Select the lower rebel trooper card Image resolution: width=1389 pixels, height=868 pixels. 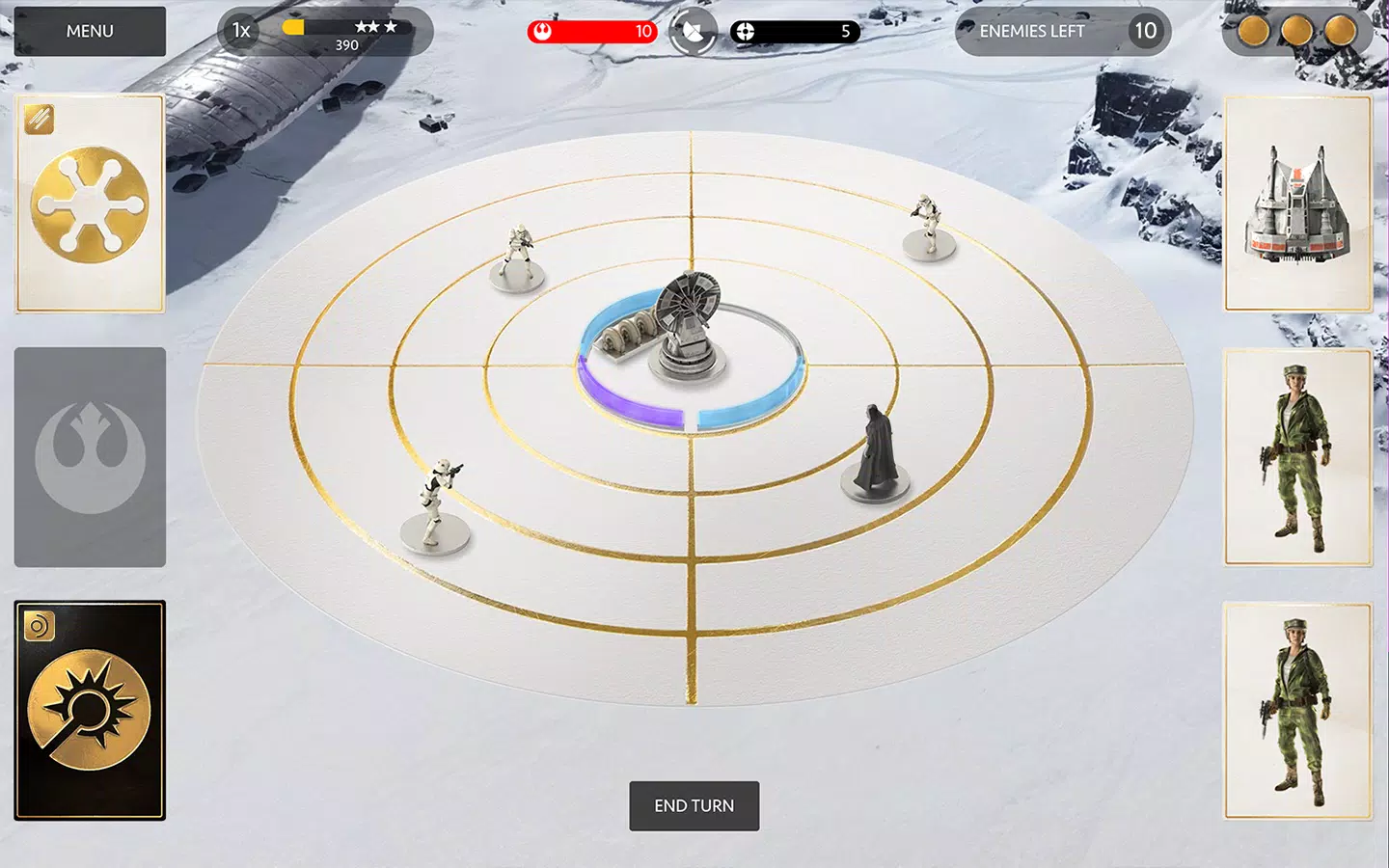(x=1297, y=711)
